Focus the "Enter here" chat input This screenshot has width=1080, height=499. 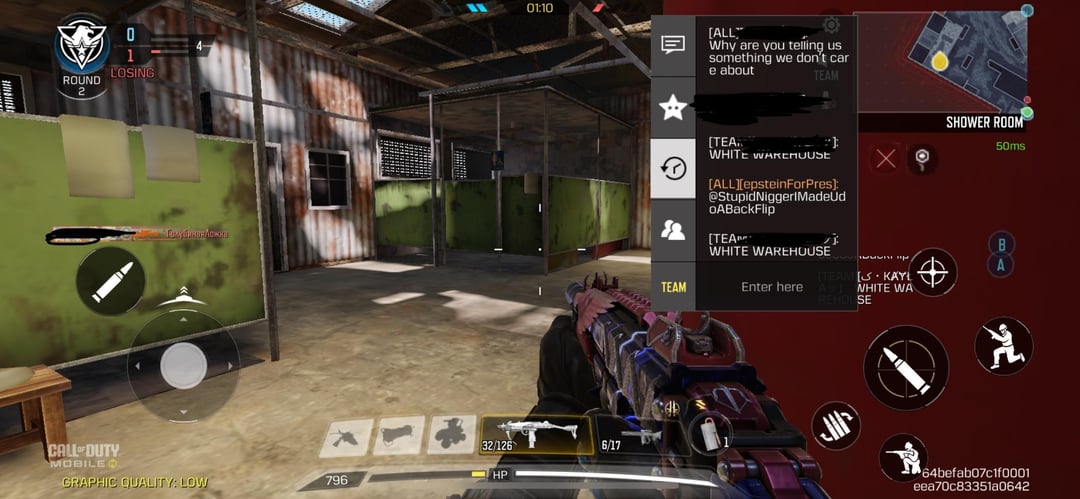772,287
